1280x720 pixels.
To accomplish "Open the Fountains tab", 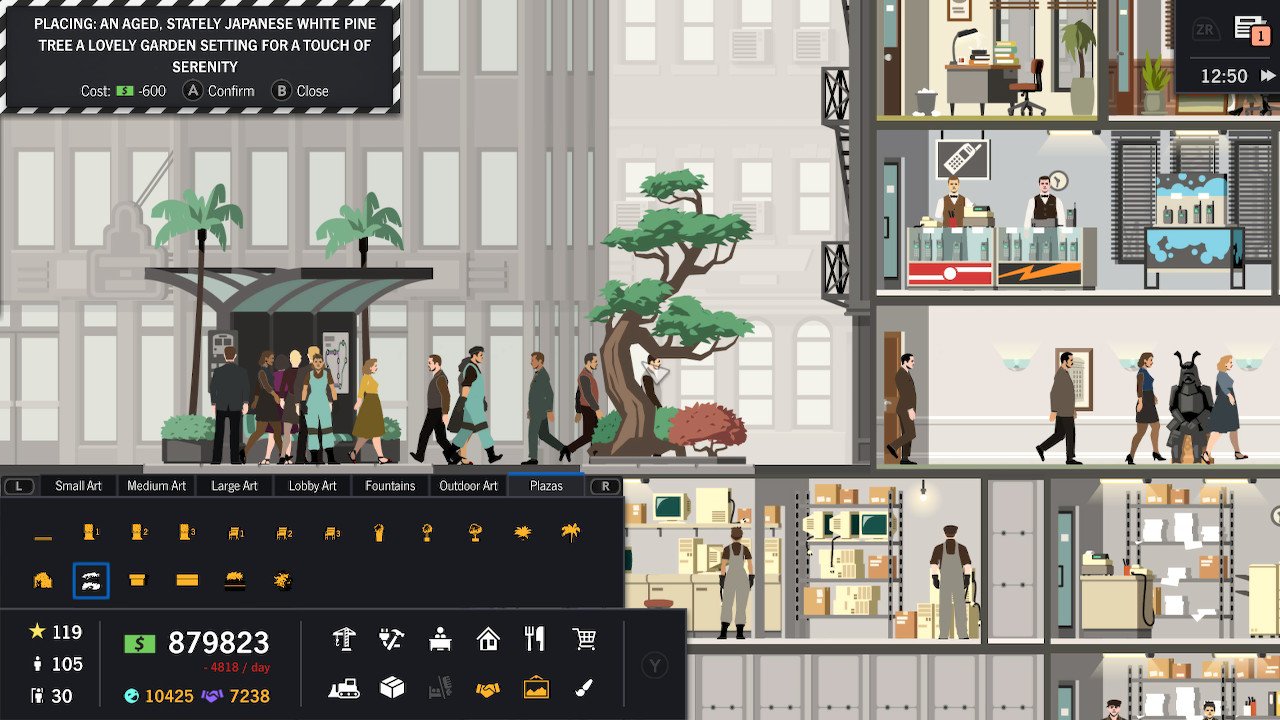I will [x=389, y=485].
